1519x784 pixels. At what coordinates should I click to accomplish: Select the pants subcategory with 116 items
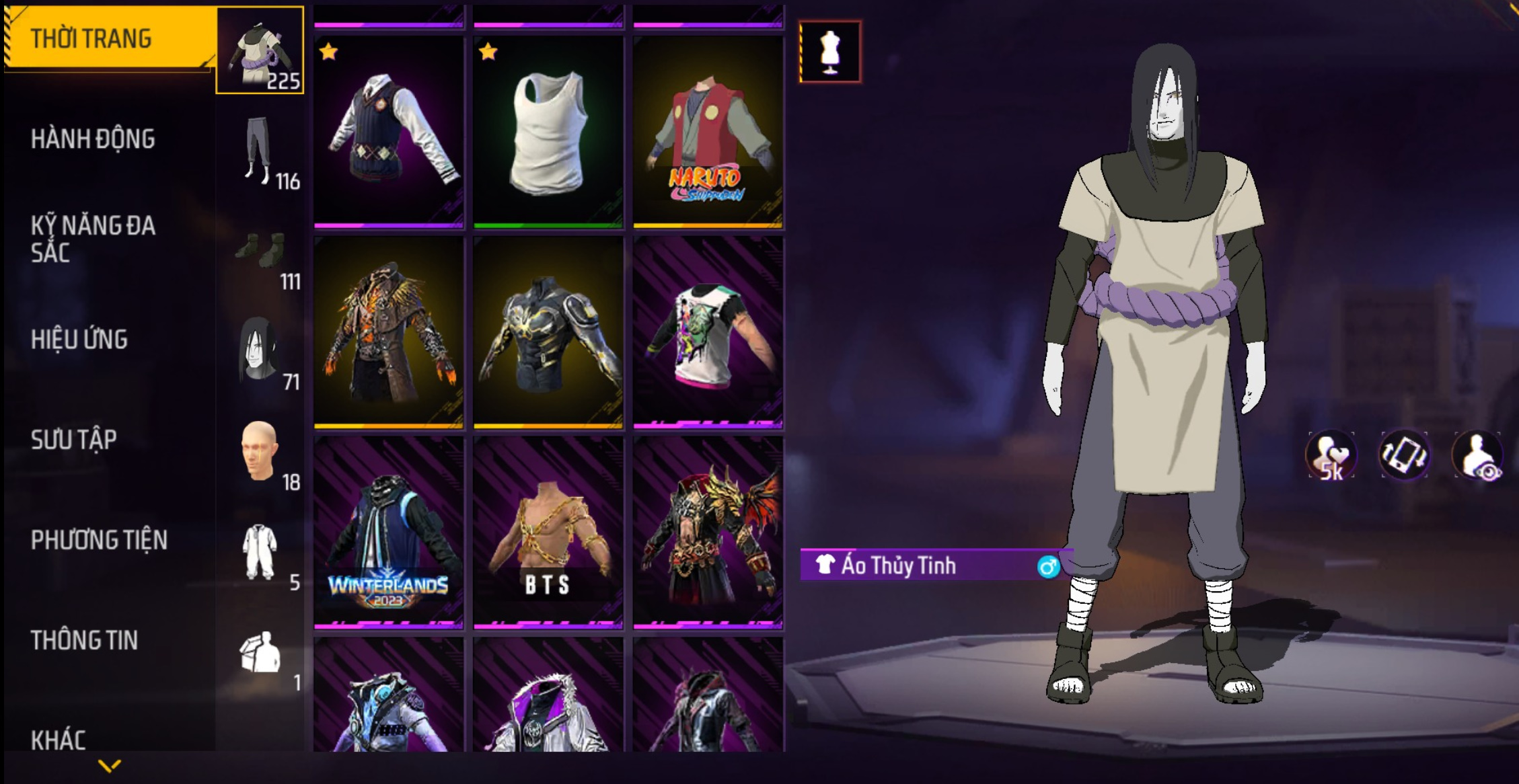coord(260,151)
